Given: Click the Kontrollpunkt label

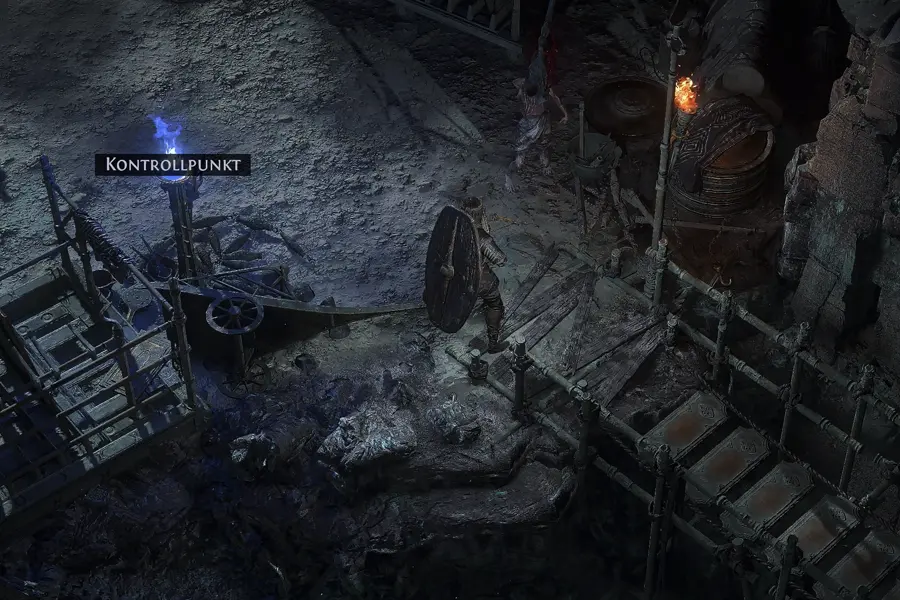Looking at the screenshot, I should [x=172, y=165].
